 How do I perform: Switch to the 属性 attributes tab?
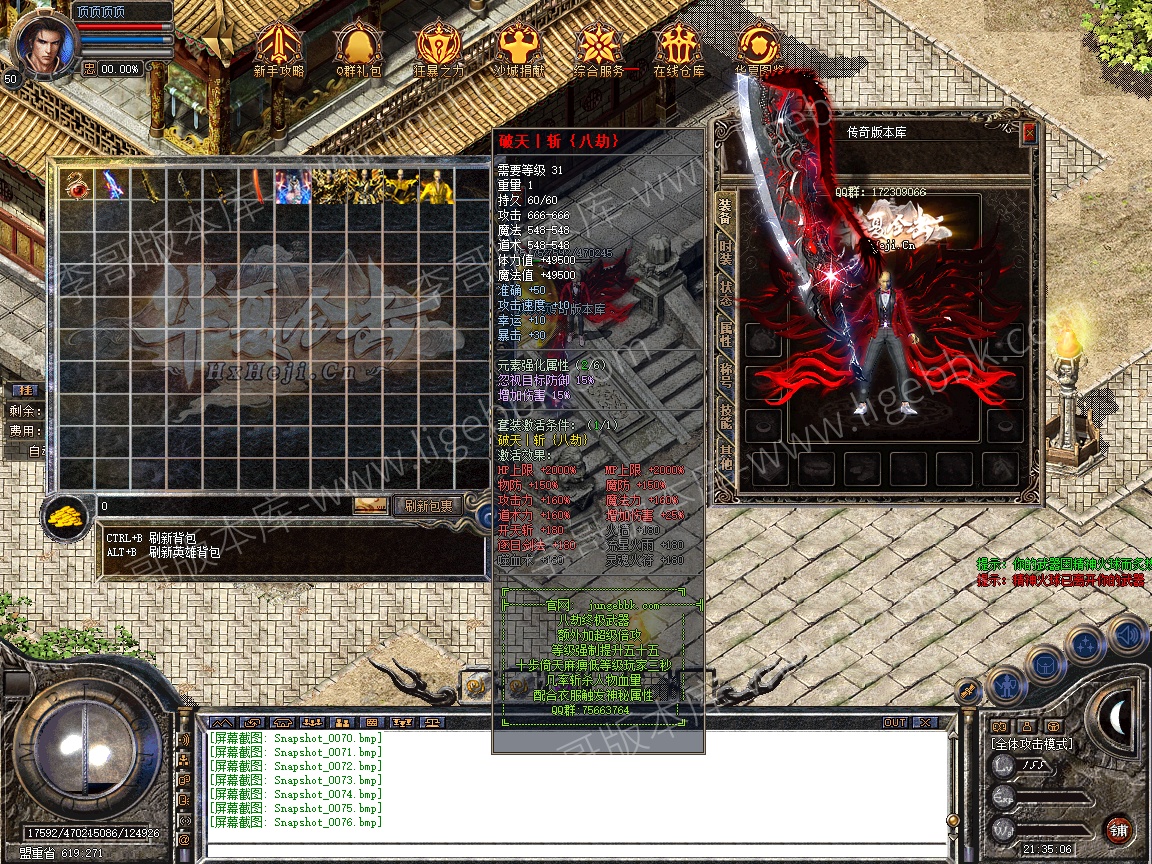click(725, 335)
